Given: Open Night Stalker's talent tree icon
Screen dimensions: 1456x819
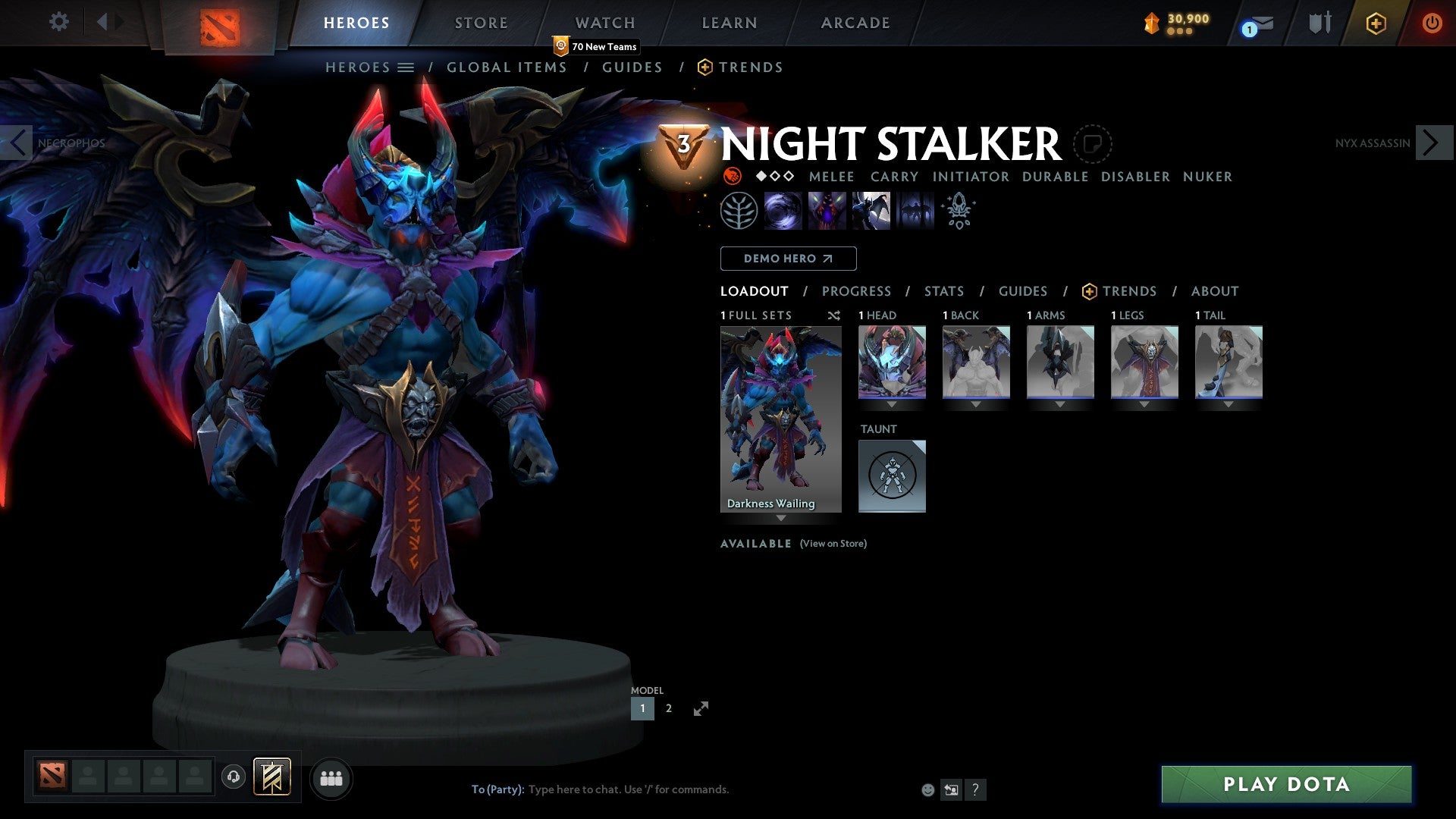Looking at the screenshot, I should (739, 211).
